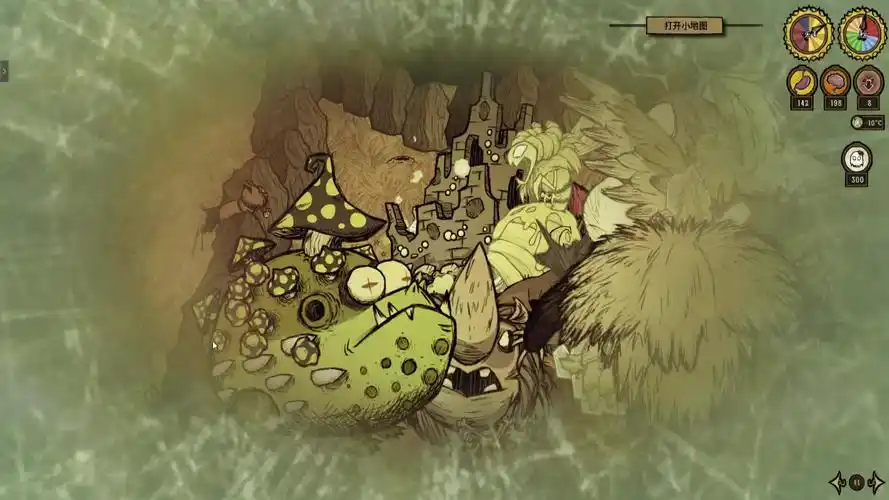Select the health heart badge
Screen dimensions: 889x500
click(x=867, y=82)
